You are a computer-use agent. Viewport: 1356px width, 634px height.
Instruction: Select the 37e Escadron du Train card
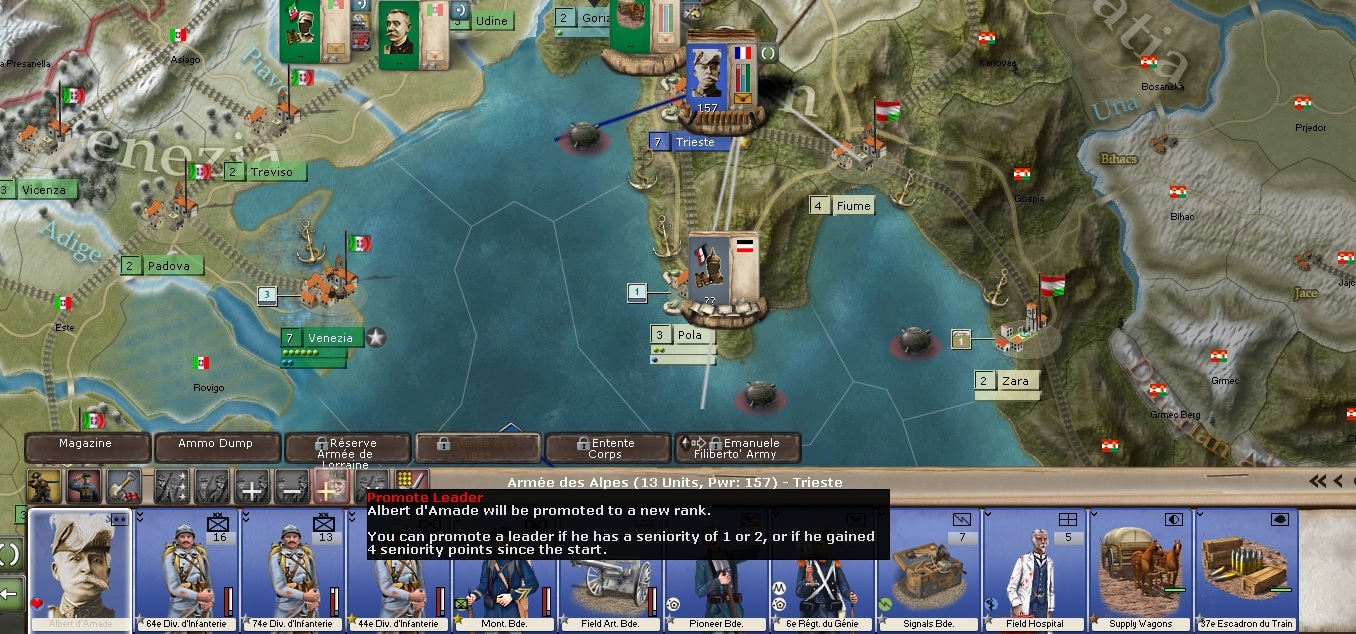point(1246,569)
